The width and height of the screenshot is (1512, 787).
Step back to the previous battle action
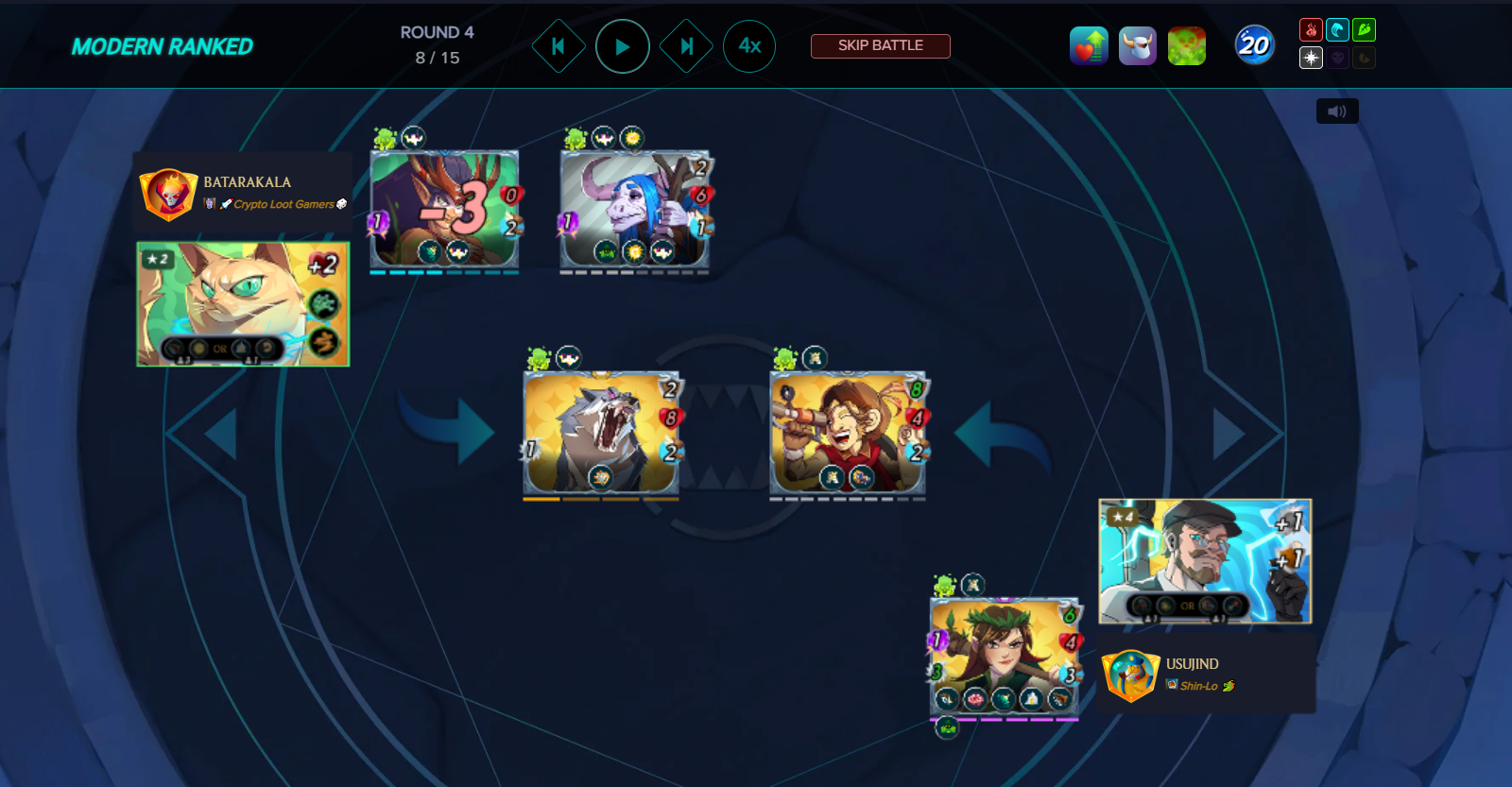point(558,46)
